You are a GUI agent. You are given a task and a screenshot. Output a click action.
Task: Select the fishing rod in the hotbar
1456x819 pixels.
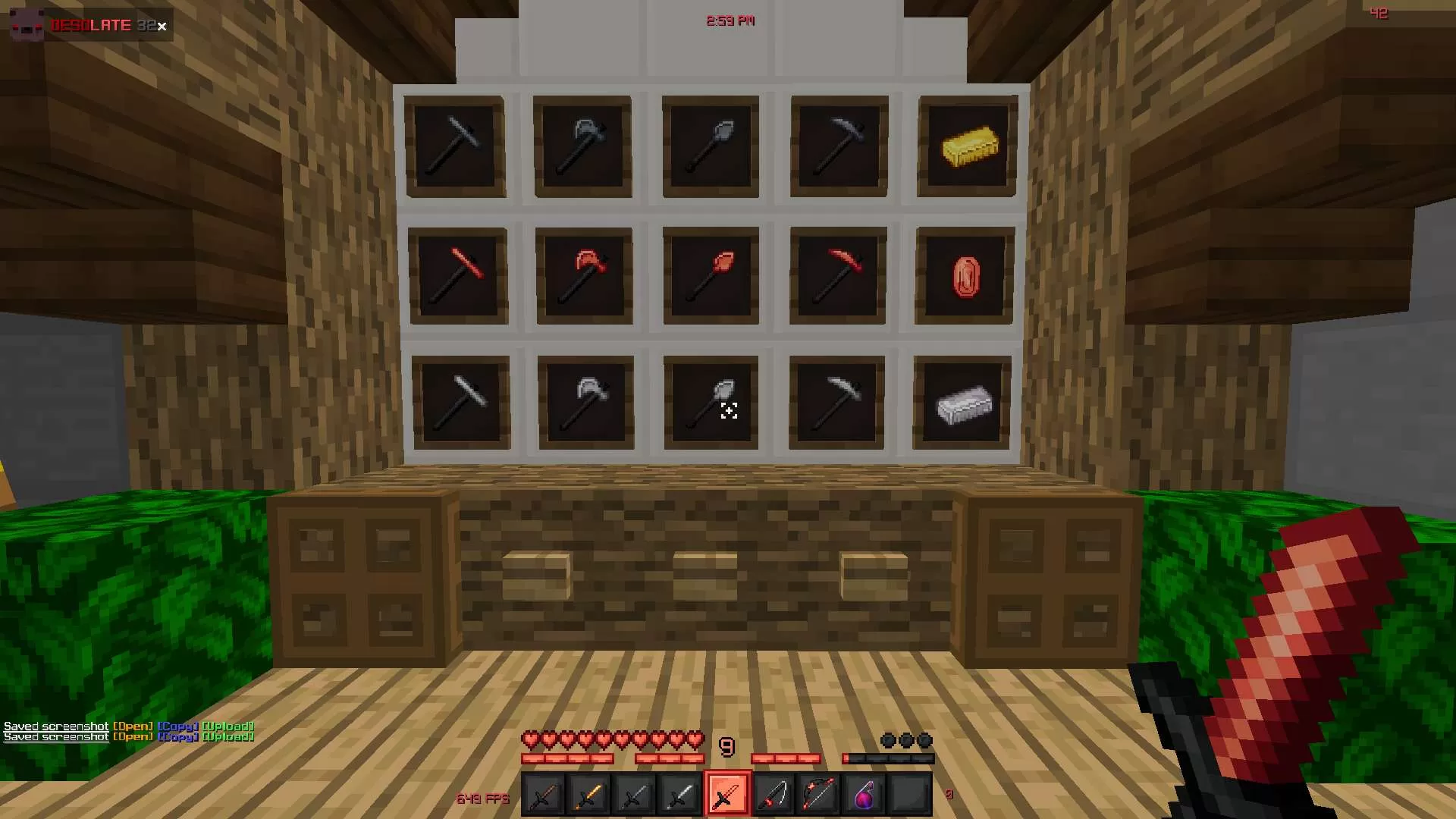pyautogui.click(x=773, y=792)
